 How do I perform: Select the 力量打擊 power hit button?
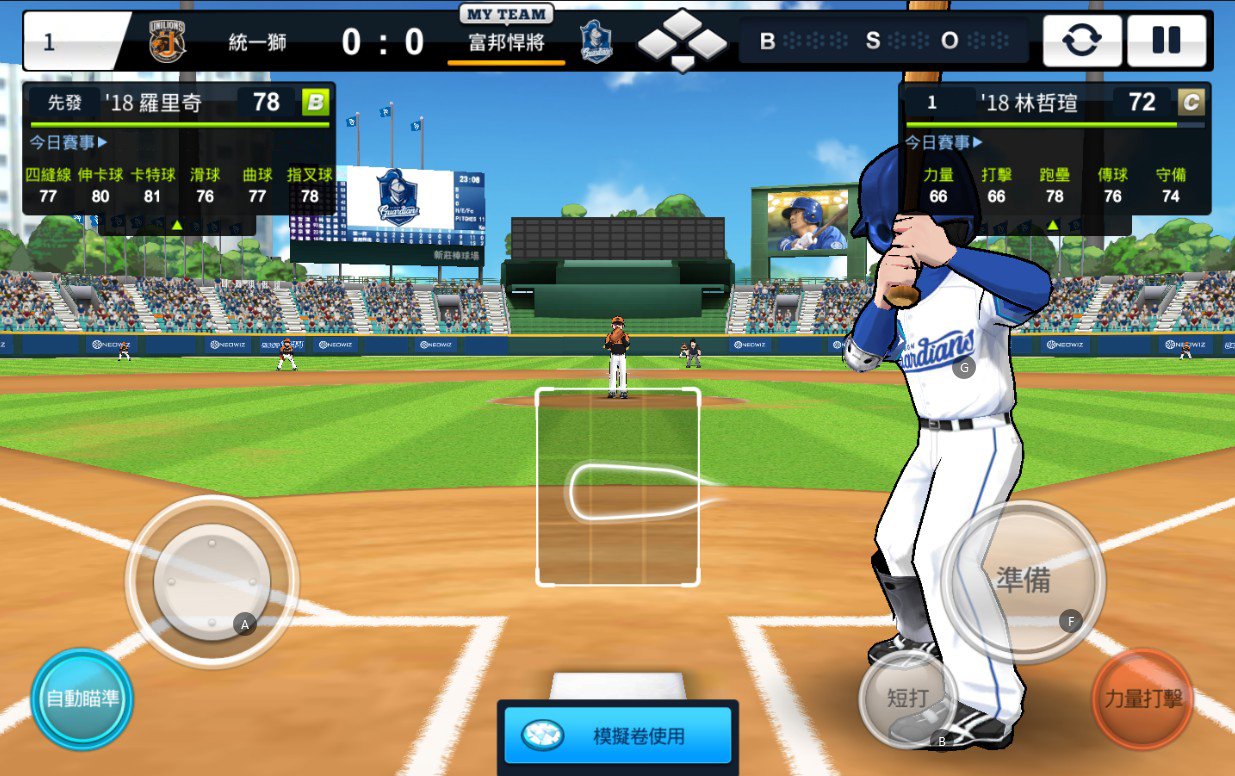tap(1142, 698)
